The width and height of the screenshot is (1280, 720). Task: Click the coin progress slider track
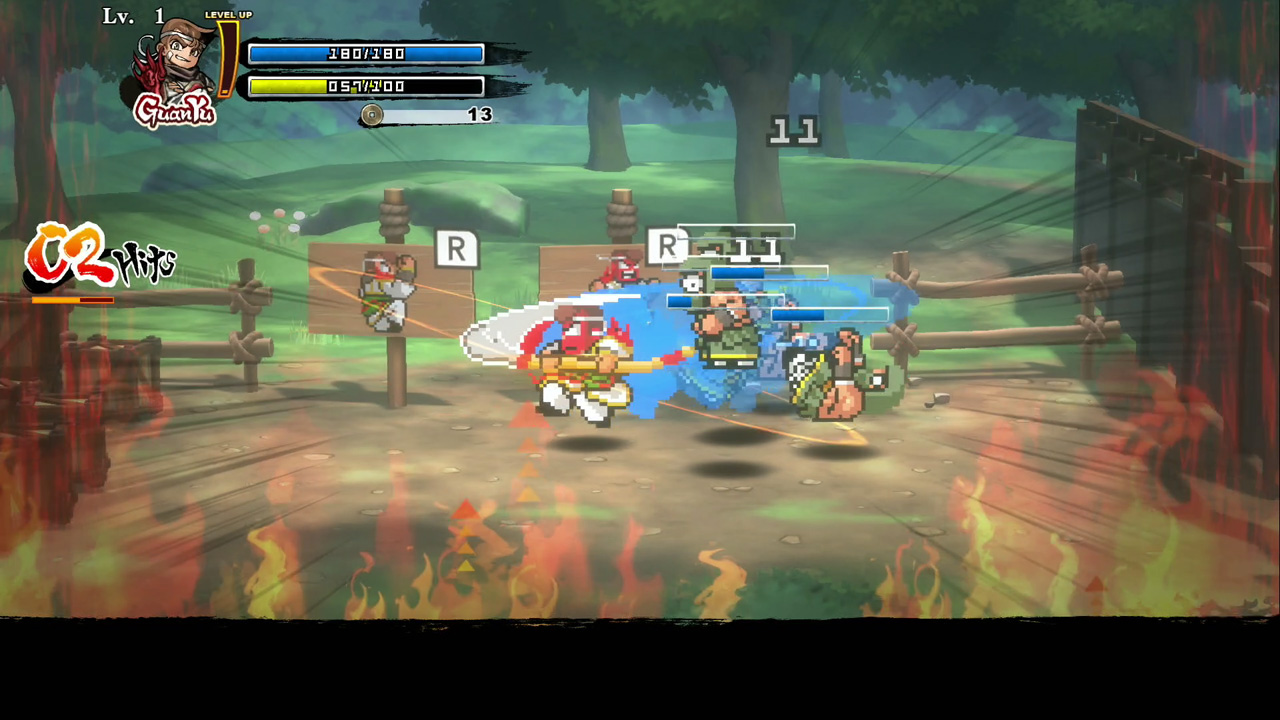click(425, 115)
